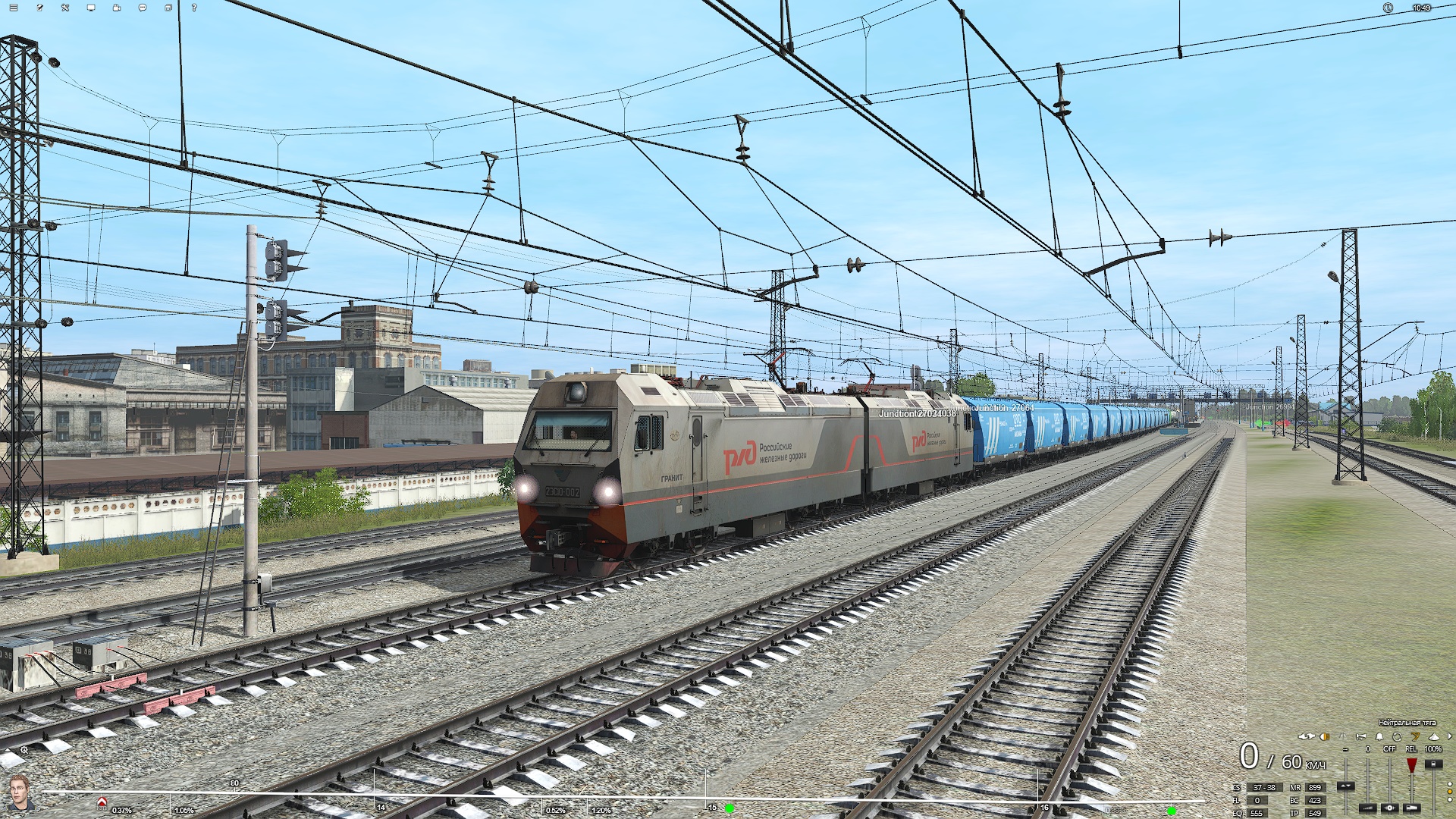Open the window layout menu
1456x819 pixels.
point(168,8)
